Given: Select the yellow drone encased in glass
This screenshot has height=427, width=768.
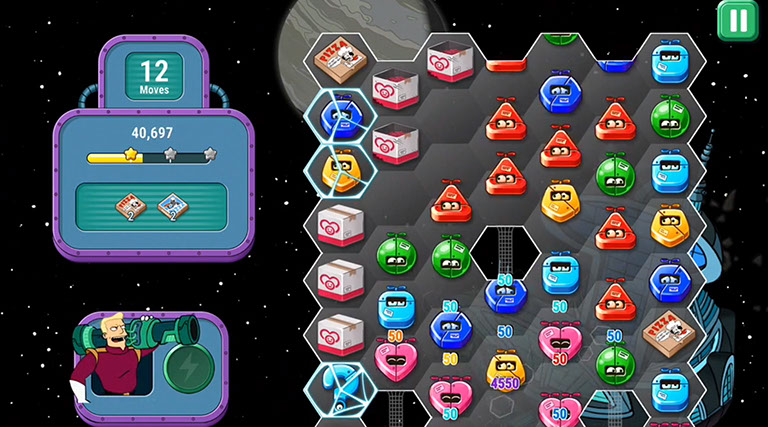Looking at the screenshot, I should click(x=340, y=170).
